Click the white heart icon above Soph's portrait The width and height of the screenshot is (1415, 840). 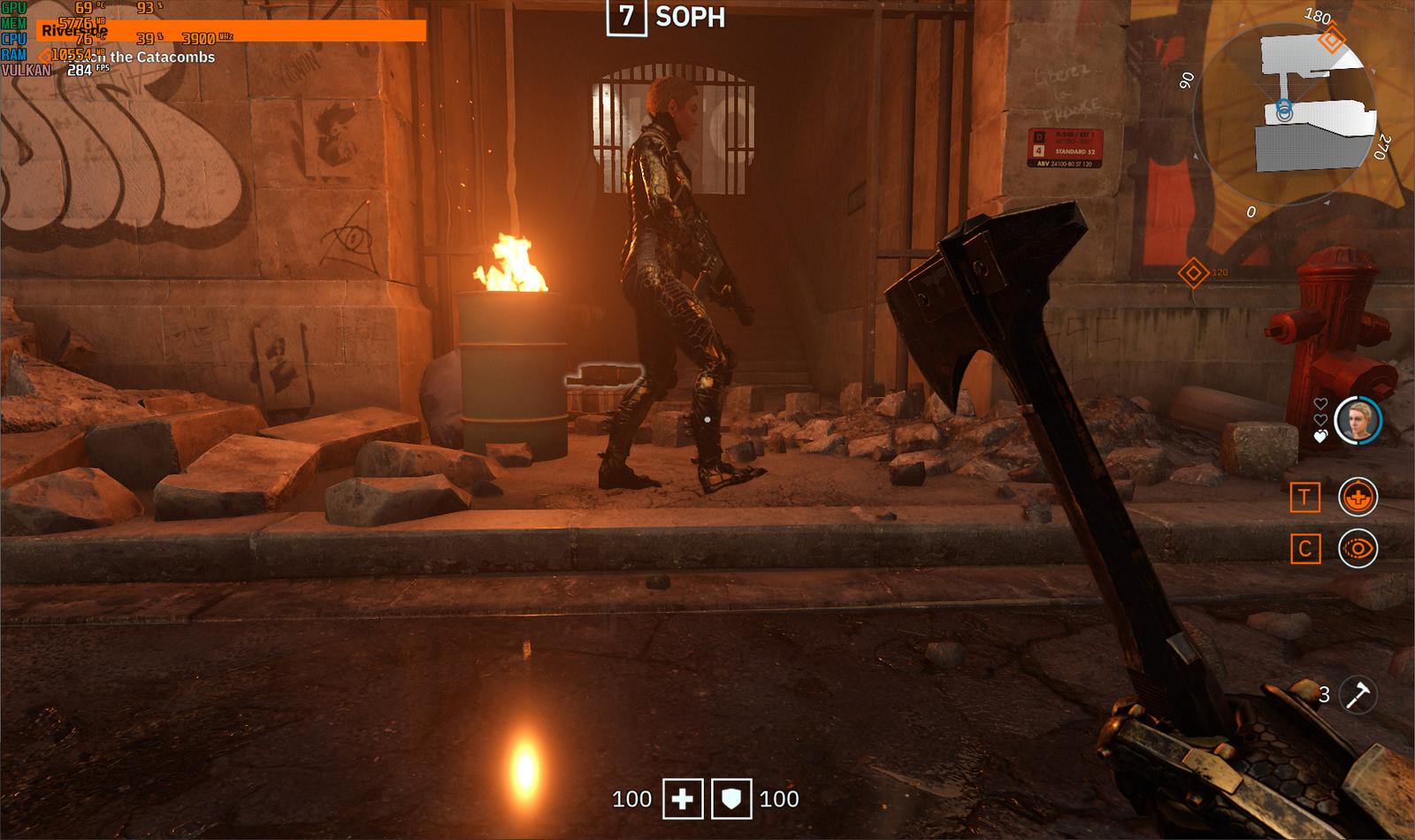click(1320, 404)
